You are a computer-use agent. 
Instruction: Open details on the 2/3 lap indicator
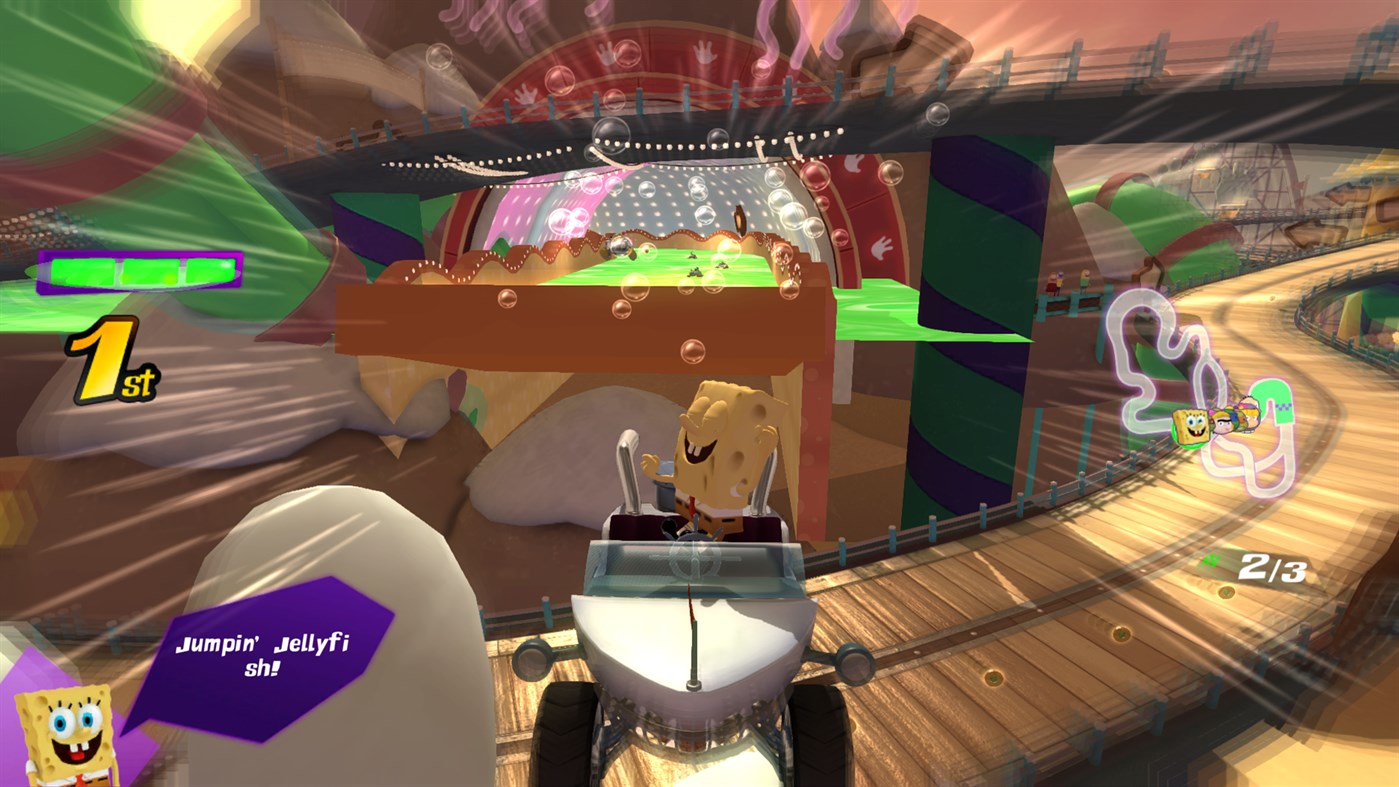point(1270,565)
